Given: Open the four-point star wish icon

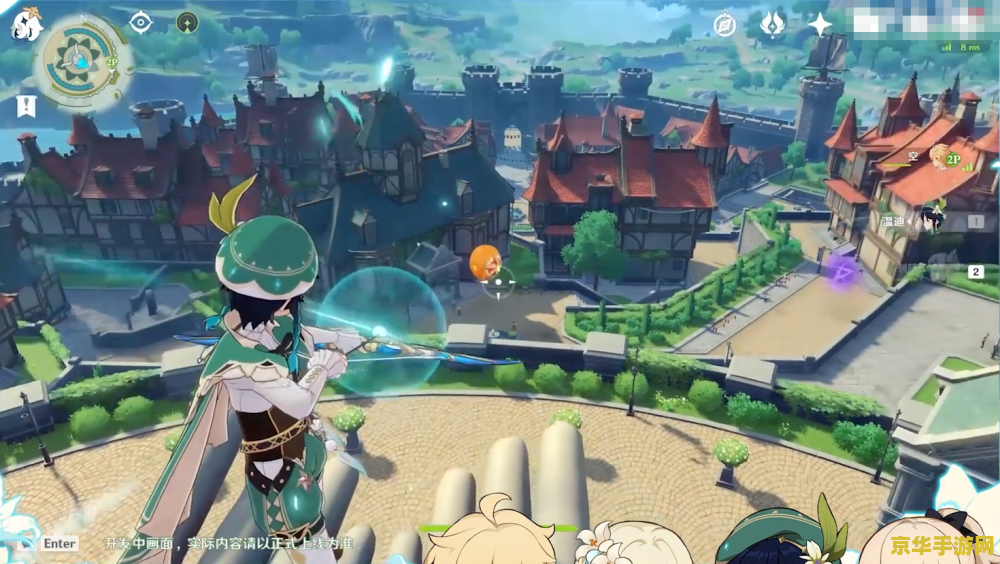Looking at the screenshot, I should (x=820, y=24).
